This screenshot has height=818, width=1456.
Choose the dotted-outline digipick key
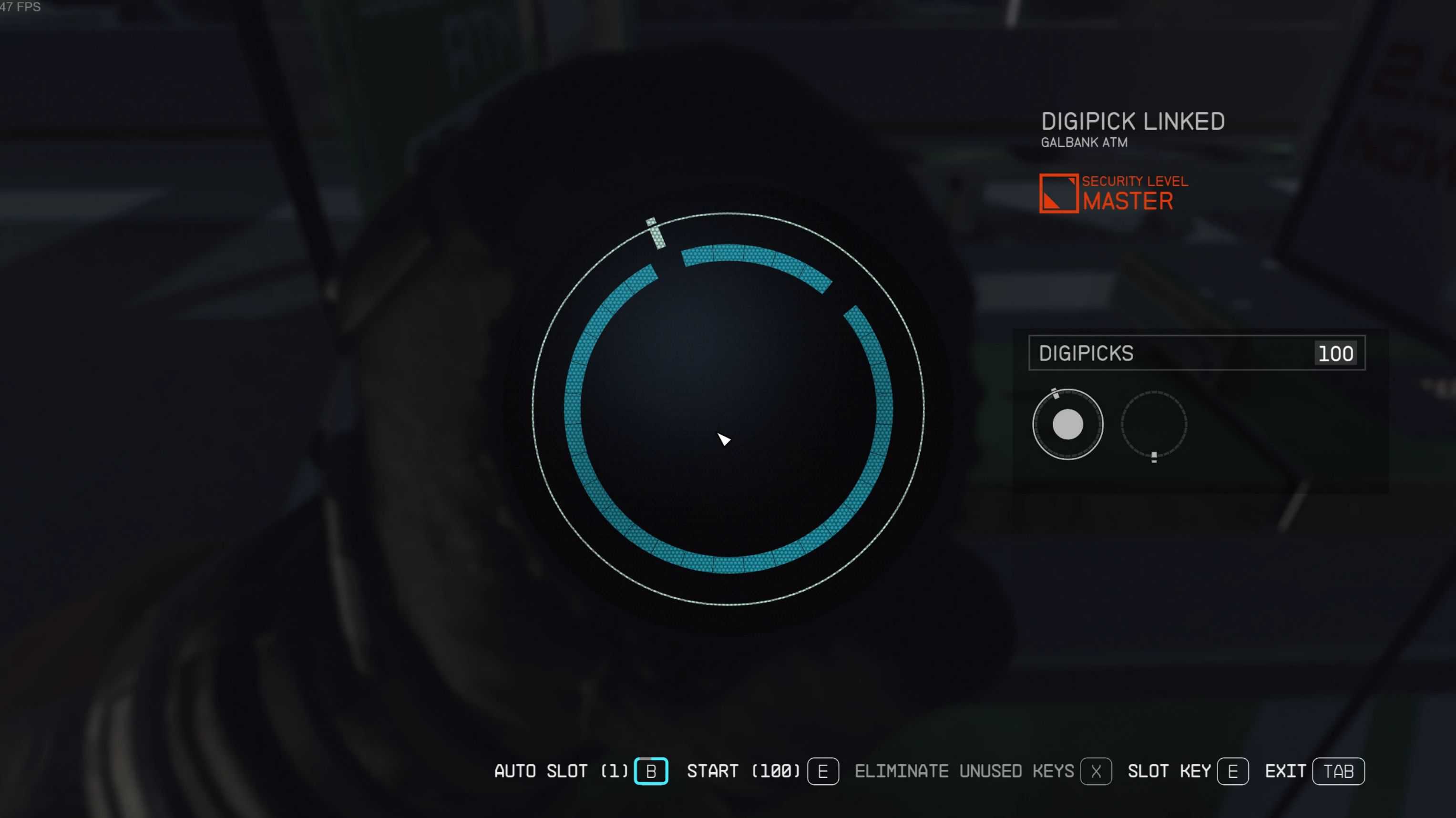[1154, 424]
